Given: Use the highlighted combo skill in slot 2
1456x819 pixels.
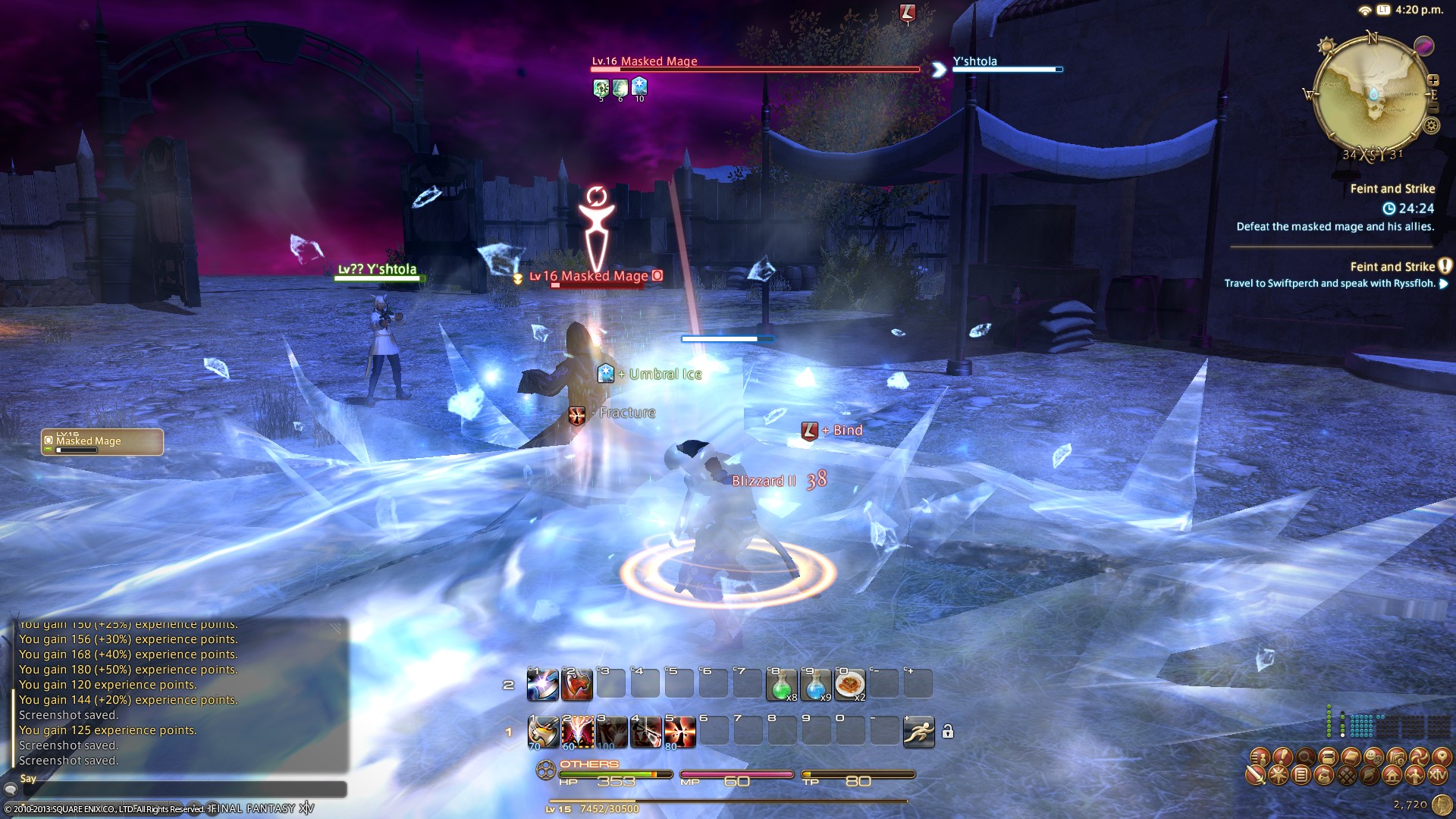Looking at the screenshot, I should [577, 732].
